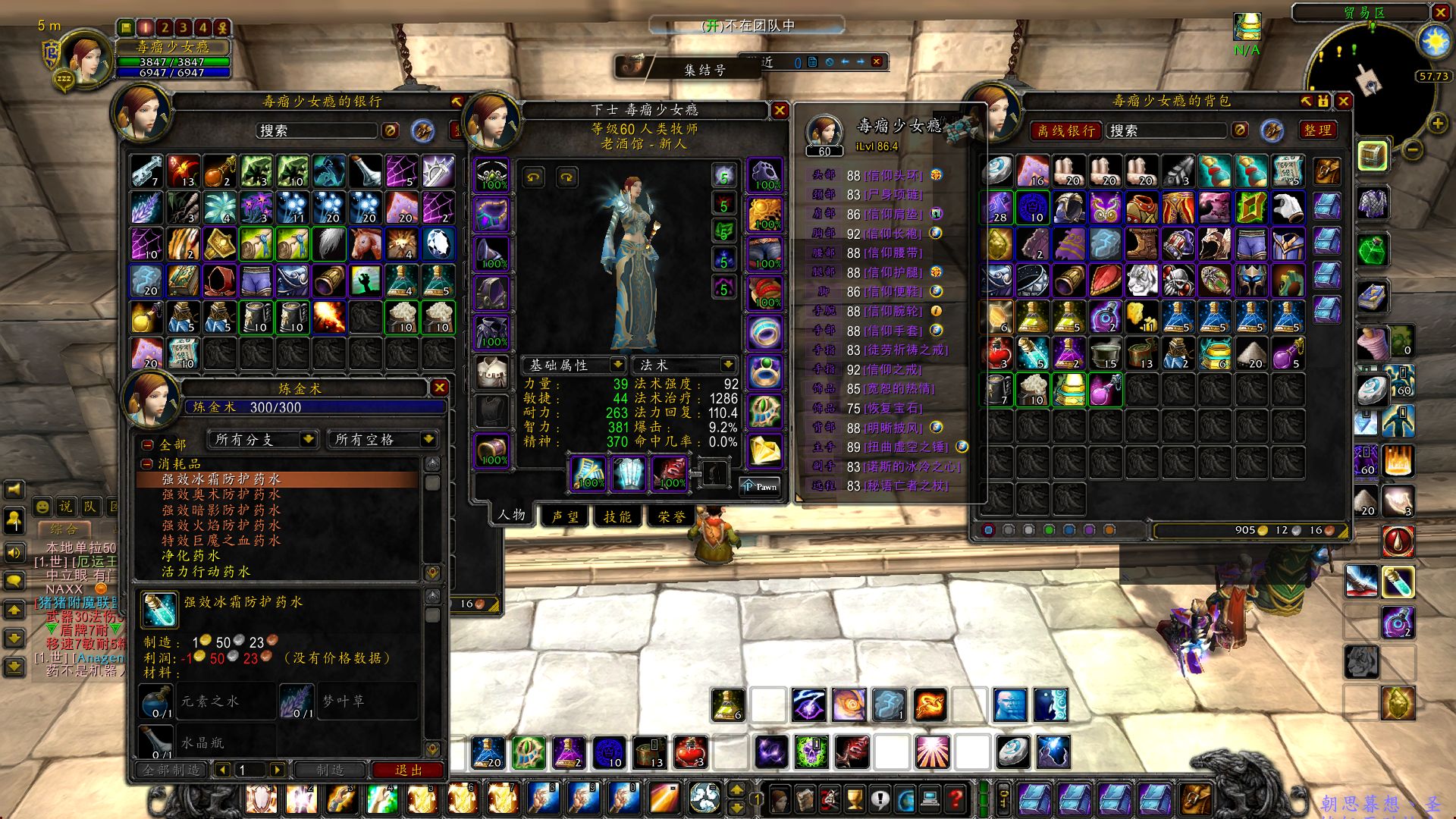Collapse the 消耗品 recipe category
Image resolution: width=1456 pixels, height=819 pixels.
(147, 463)
